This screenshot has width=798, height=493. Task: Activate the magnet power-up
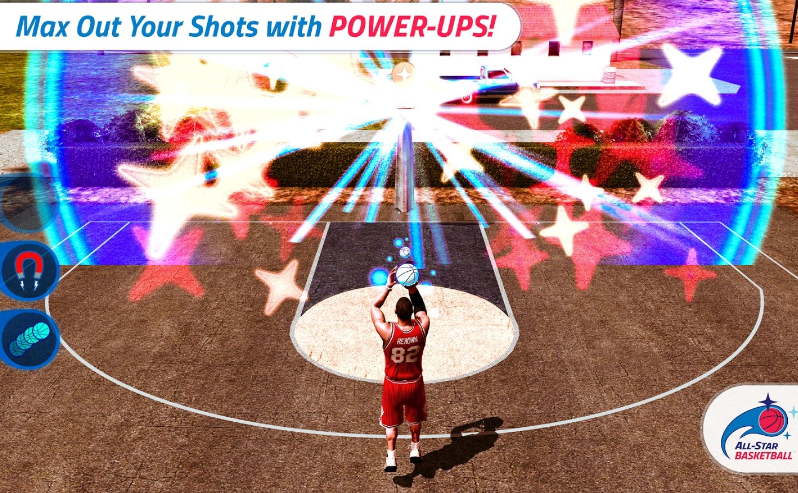click(27, 270)
